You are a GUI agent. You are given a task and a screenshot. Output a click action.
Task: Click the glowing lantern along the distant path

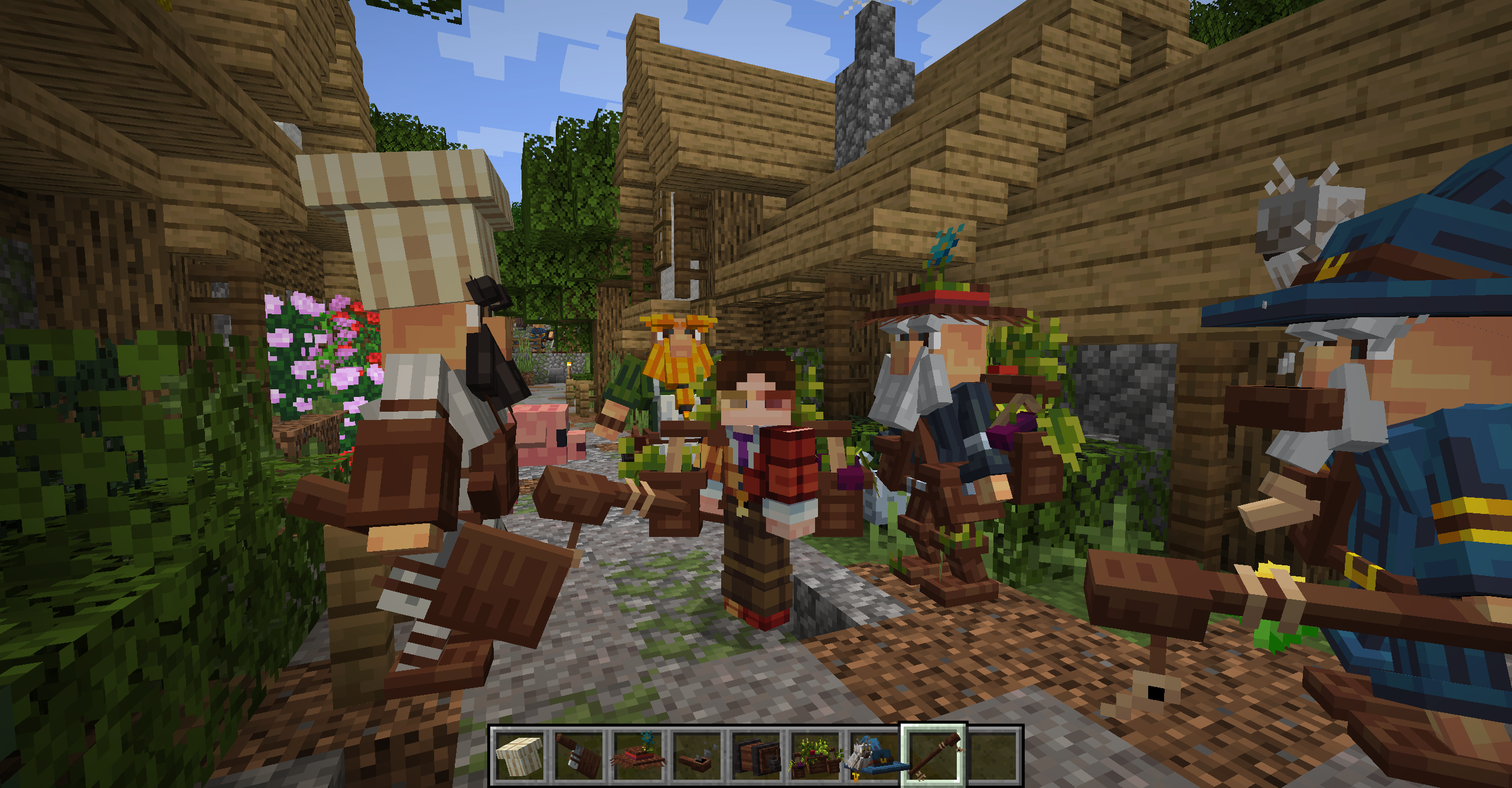pyautogui.click(x=569, y=363)
